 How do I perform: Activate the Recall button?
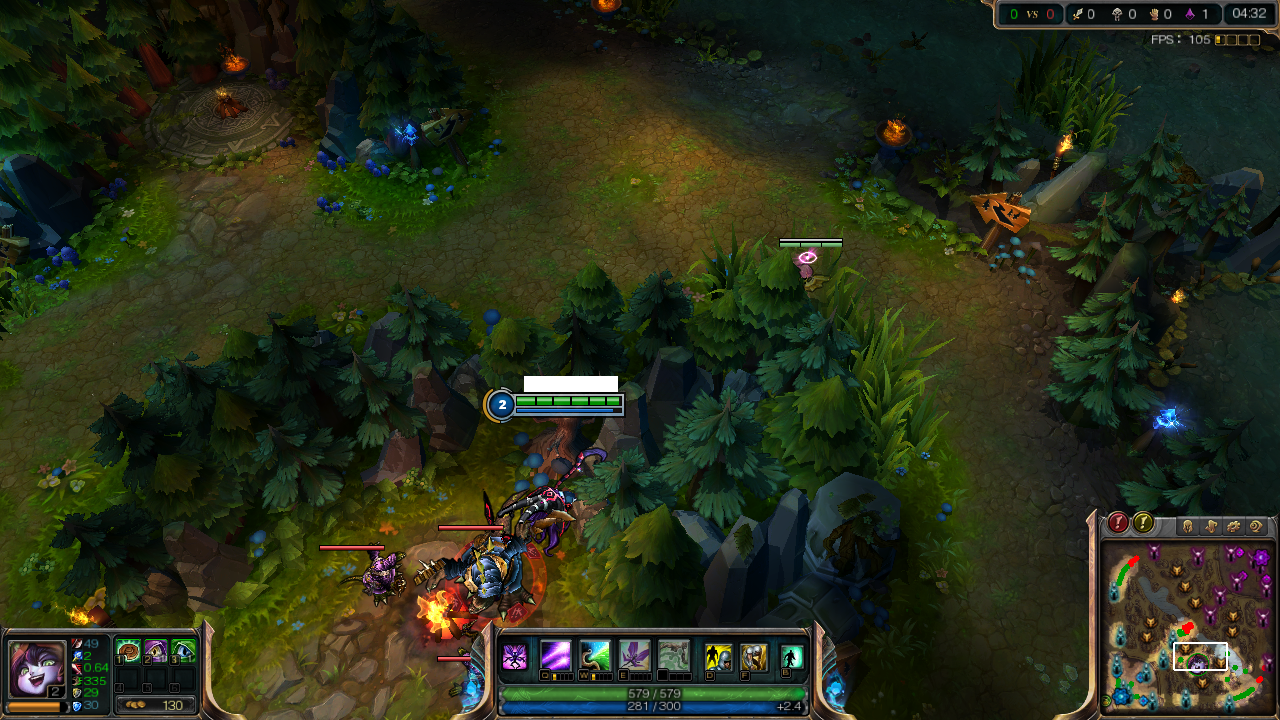(792, 657)
